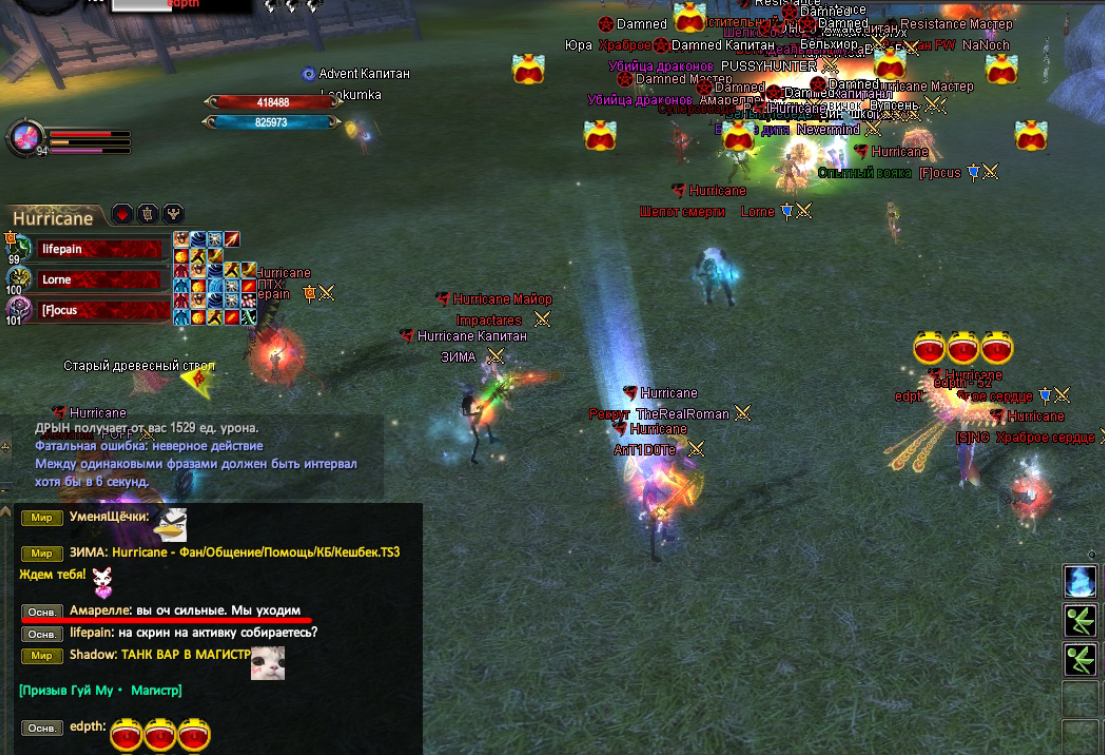1105x755 pixels.
Task: Click the Мир tag next to УменяЩёчки
Action: pos(41,518)
